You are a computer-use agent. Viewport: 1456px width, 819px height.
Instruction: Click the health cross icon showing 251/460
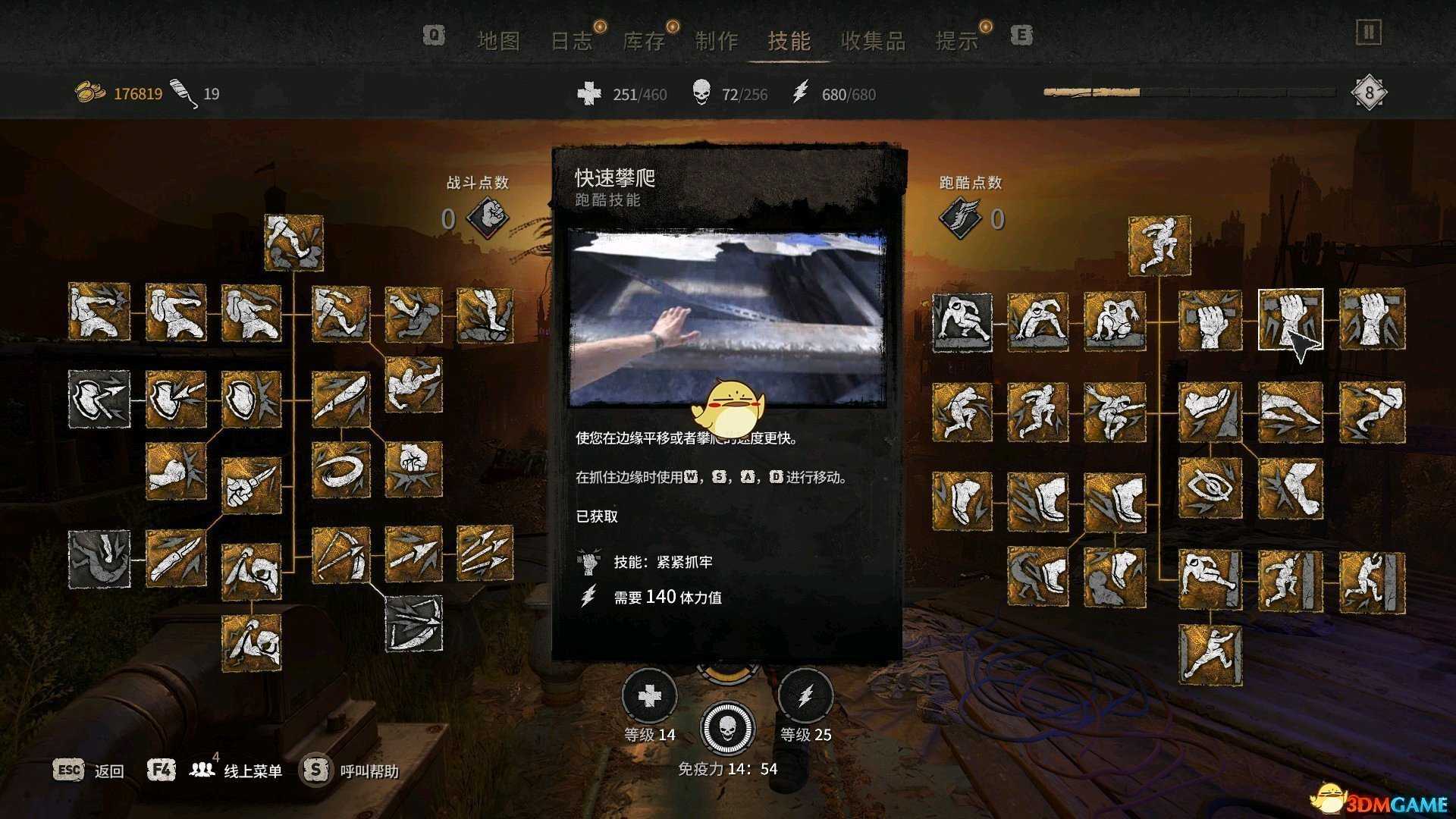click(x=591, y=94)
